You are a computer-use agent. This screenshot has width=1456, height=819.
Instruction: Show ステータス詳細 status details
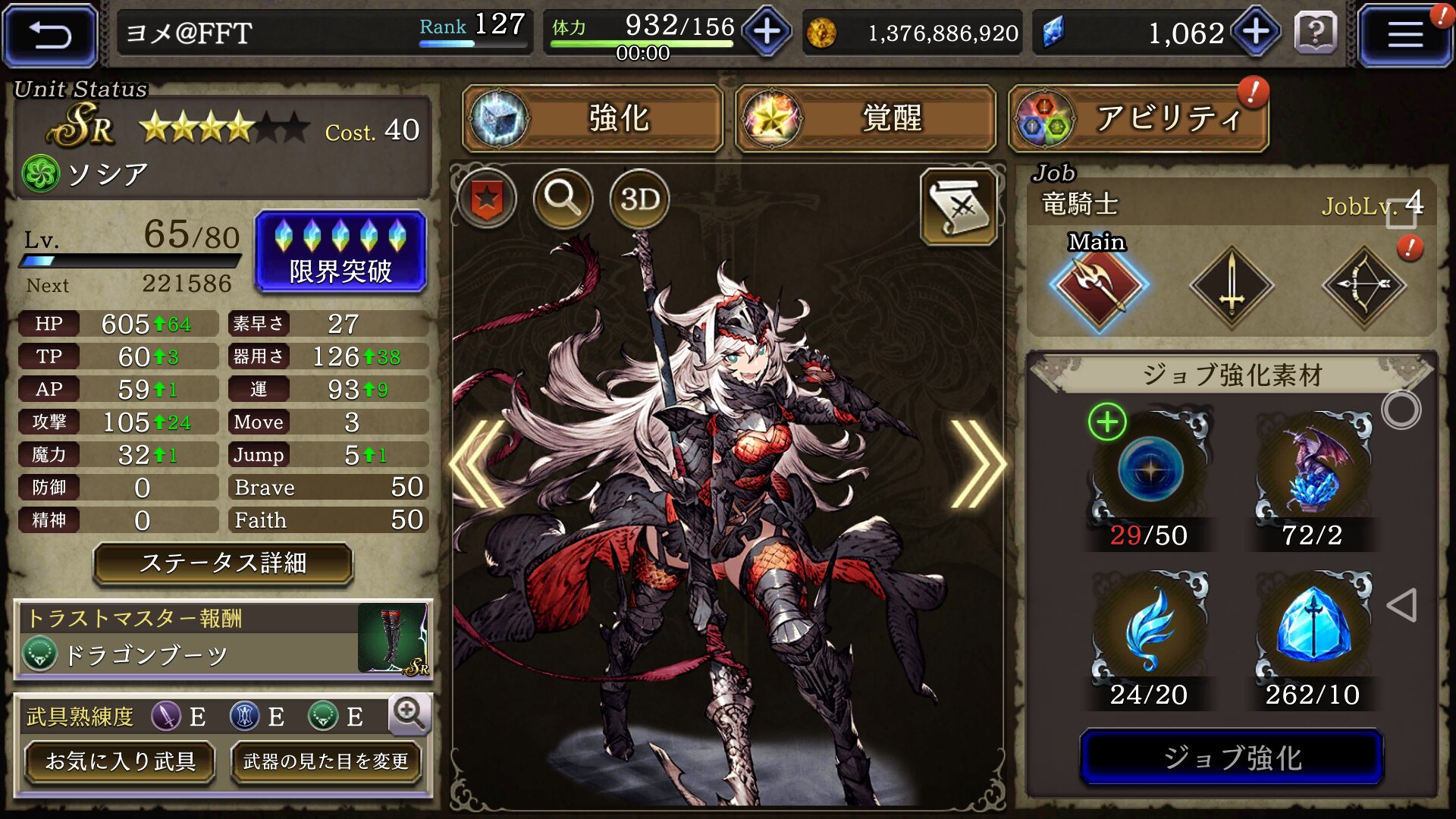point(223,563)
